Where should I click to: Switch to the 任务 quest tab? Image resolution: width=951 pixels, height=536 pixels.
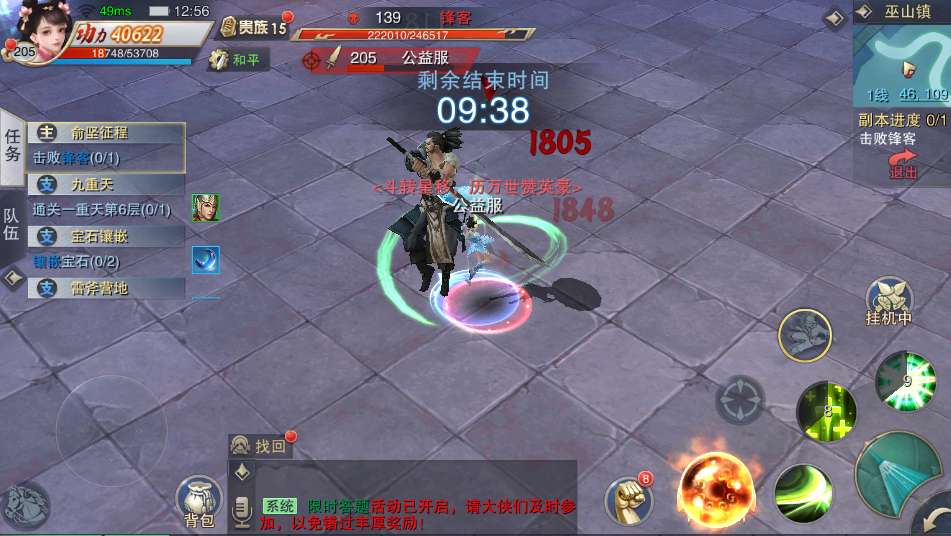coord(13,145)
